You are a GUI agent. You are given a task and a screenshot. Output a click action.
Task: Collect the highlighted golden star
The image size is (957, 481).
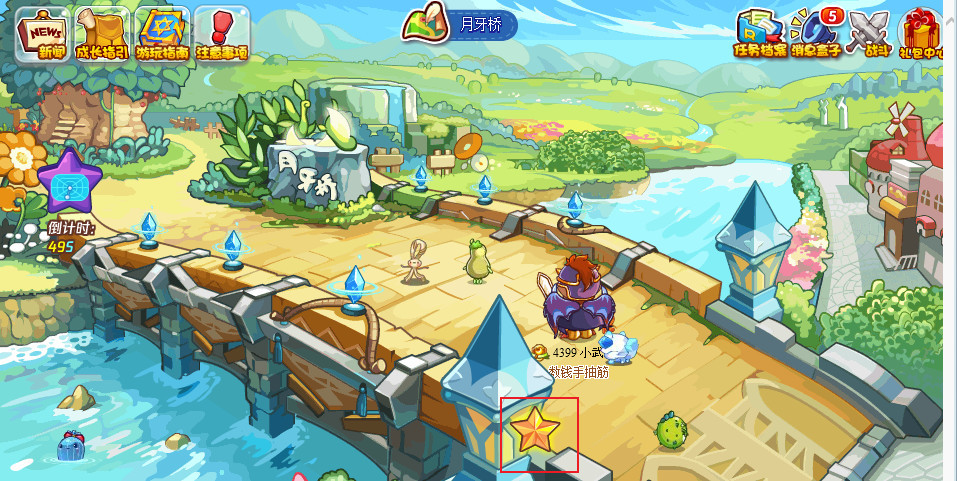point(536,431)
